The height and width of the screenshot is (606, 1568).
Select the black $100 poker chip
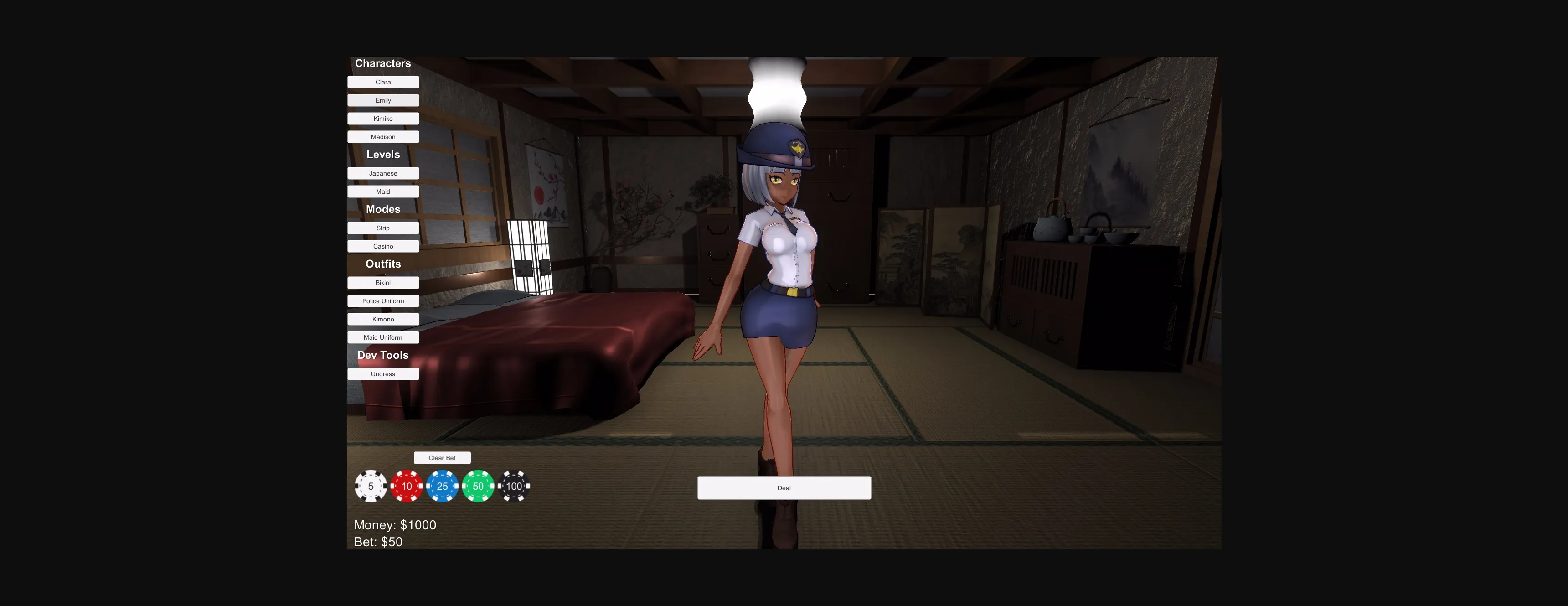coord(514,486)
